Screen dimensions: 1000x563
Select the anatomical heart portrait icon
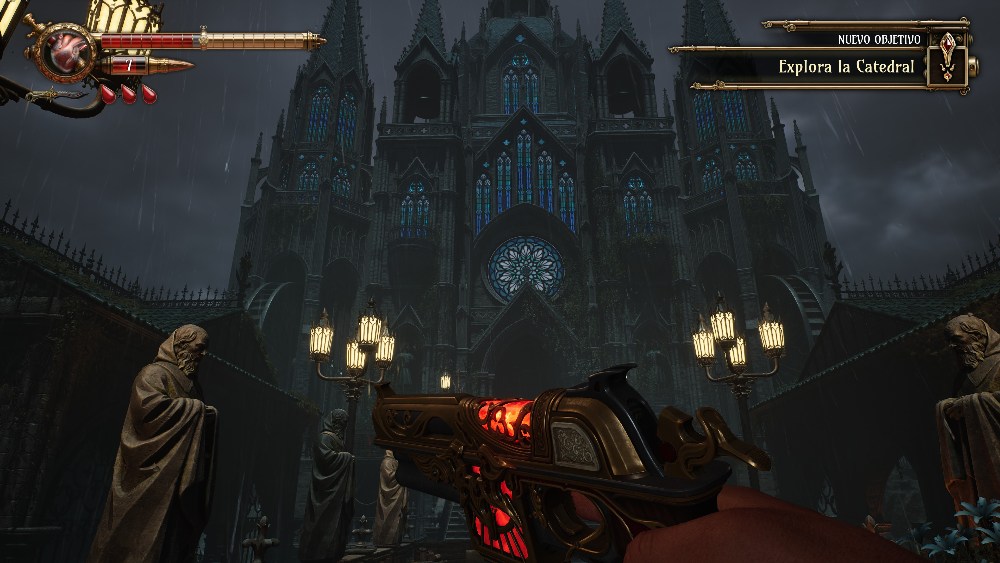[x=67, y=50]
